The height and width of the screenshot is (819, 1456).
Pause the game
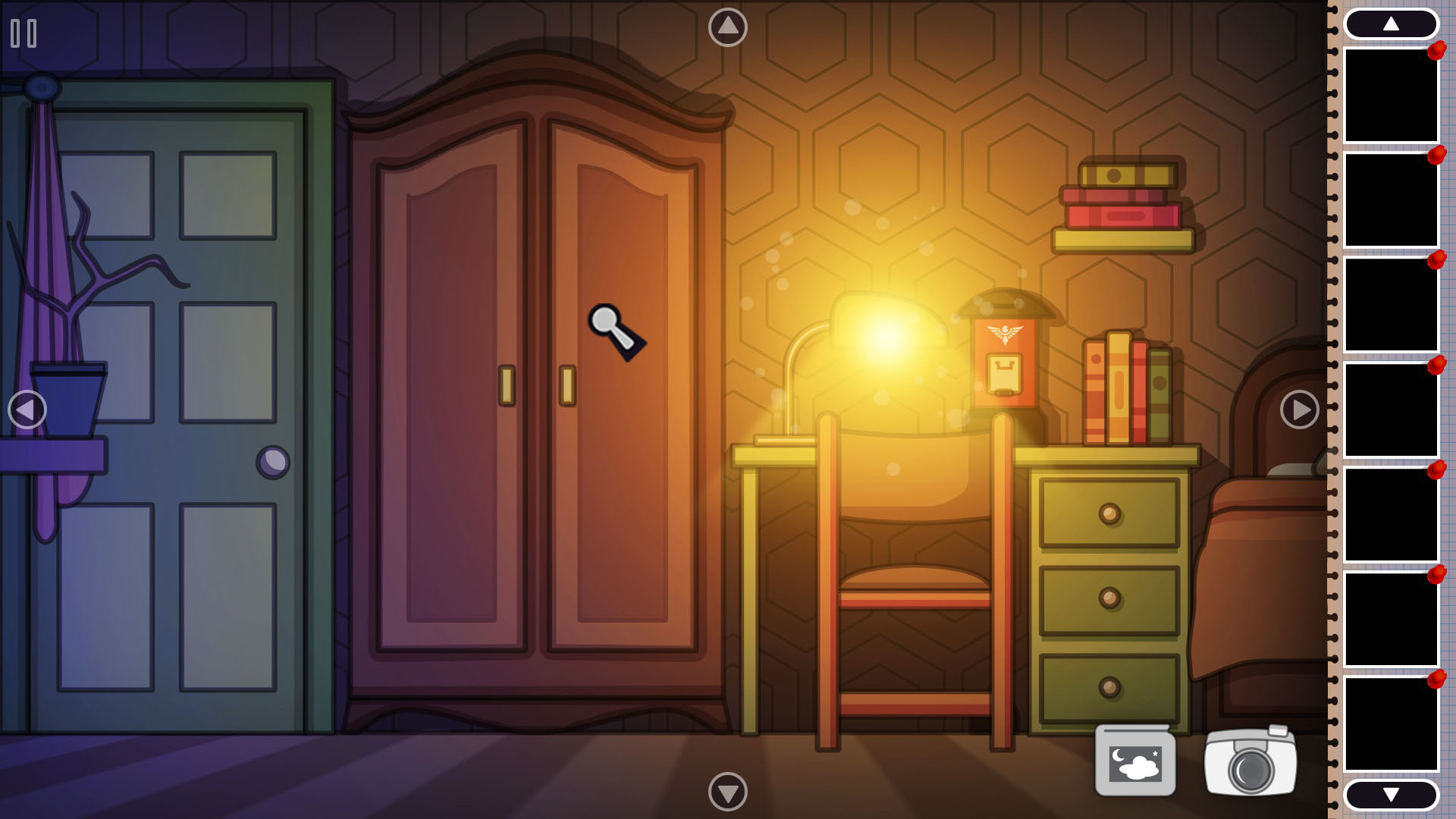pyautogui.click(x=23, y=33)
